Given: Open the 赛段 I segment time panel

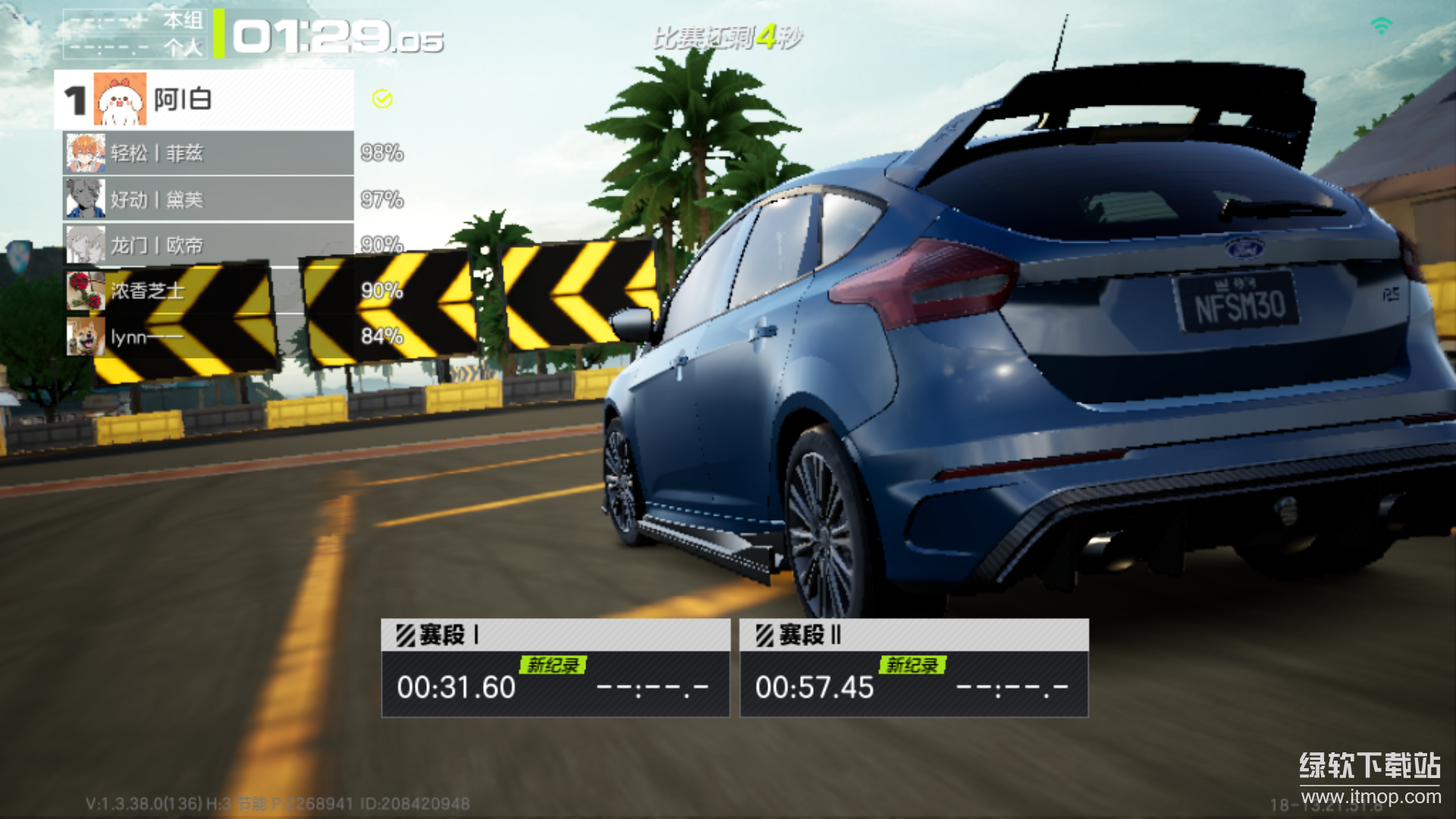Looking at the screenshot, I should 555,668.
